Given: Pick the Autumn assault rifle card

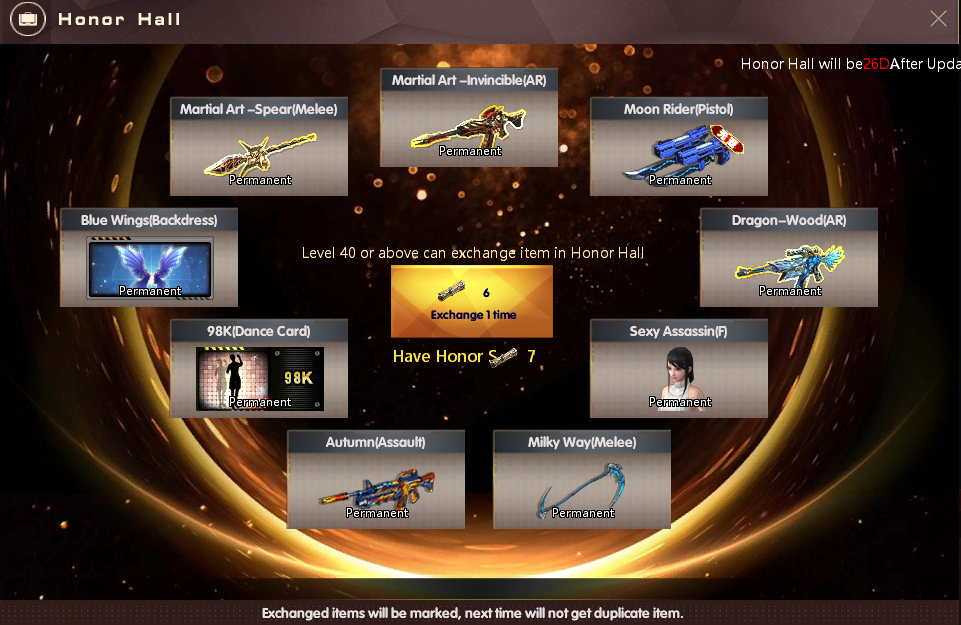Looking at the screenshot, I should pos(376,480).
